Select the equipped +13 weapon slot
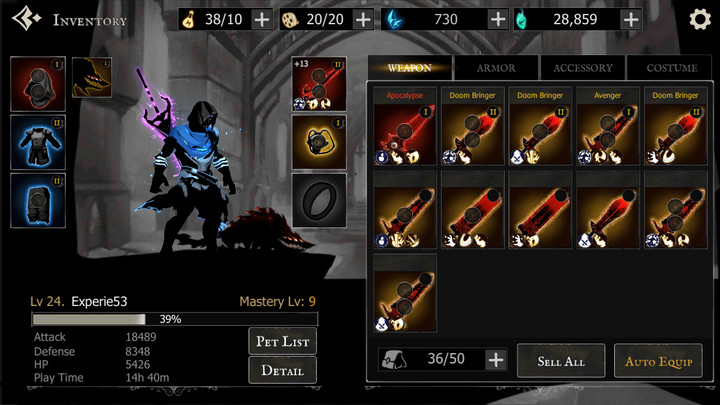The image size is (720, 405). coord(319,83)
